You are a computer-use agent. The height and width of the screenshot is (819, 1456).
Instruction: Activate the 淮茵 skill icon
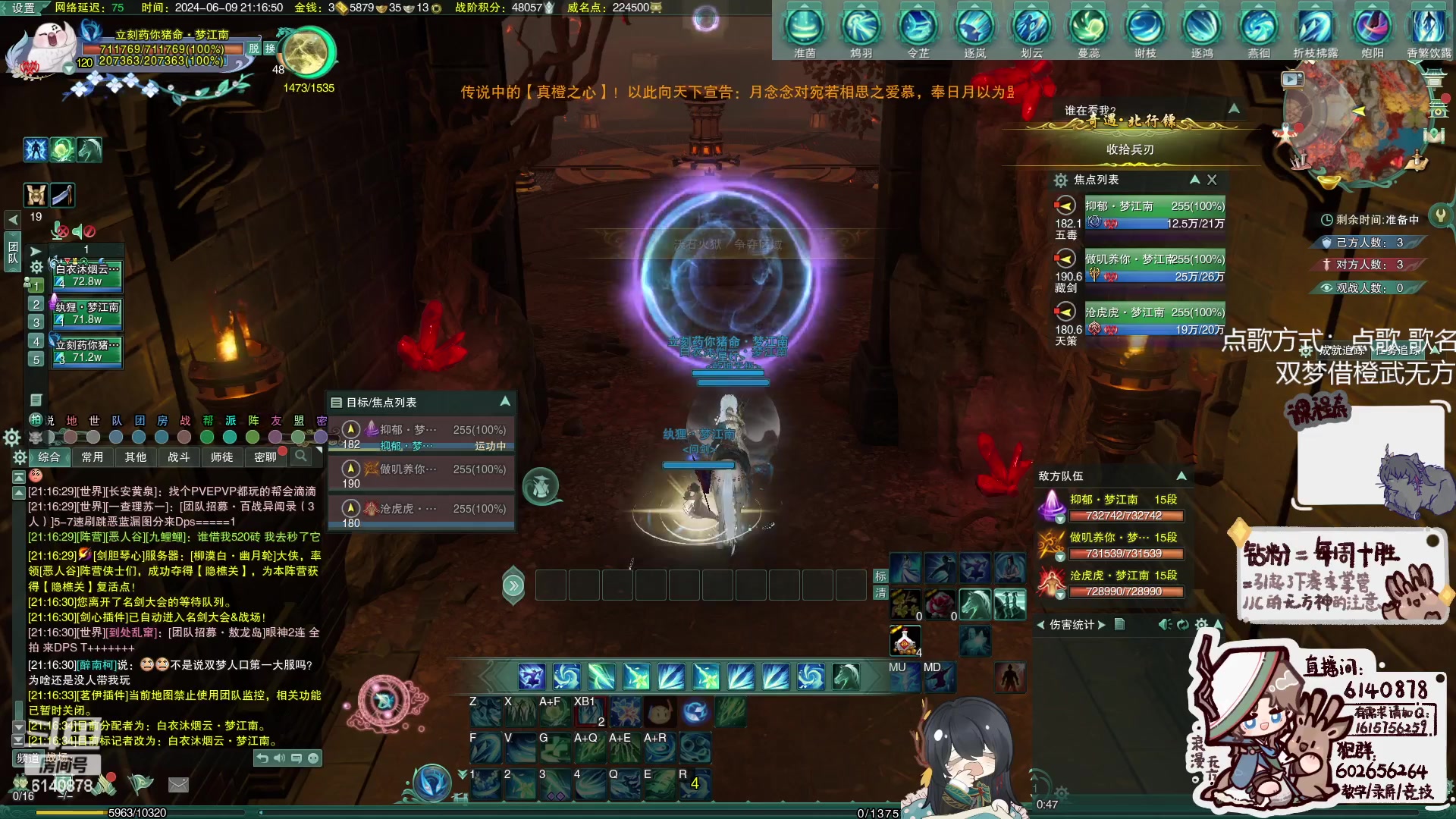tap(805, 27)
